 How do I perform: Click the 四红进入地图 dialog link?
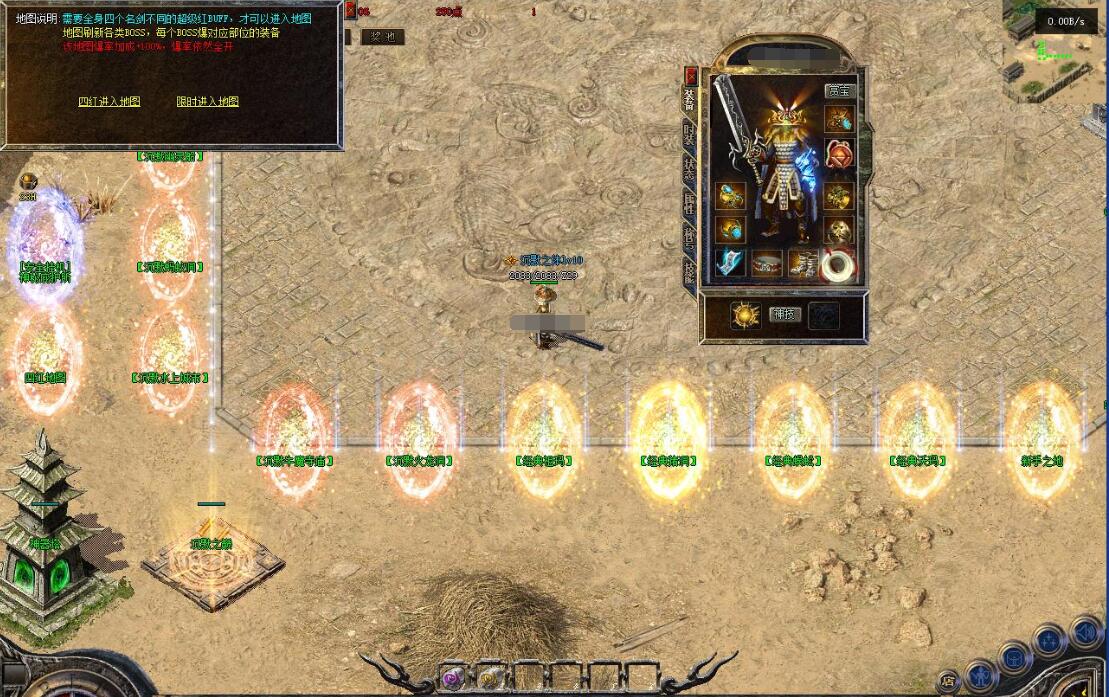coord(109,101)
